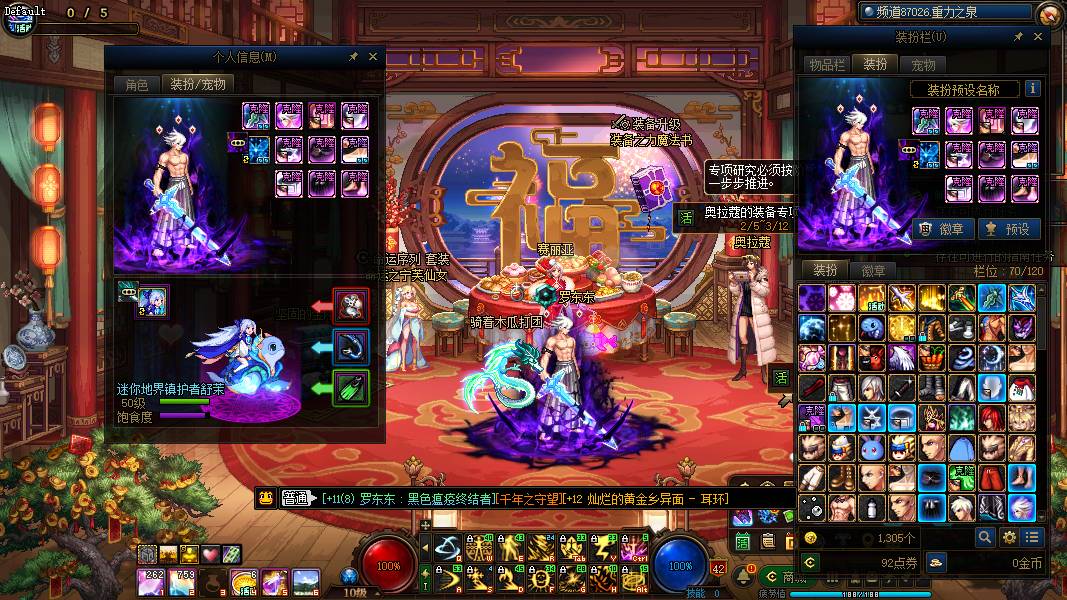
Task: Close the 装扮栏 inventory window
Action: (1037, 37)
